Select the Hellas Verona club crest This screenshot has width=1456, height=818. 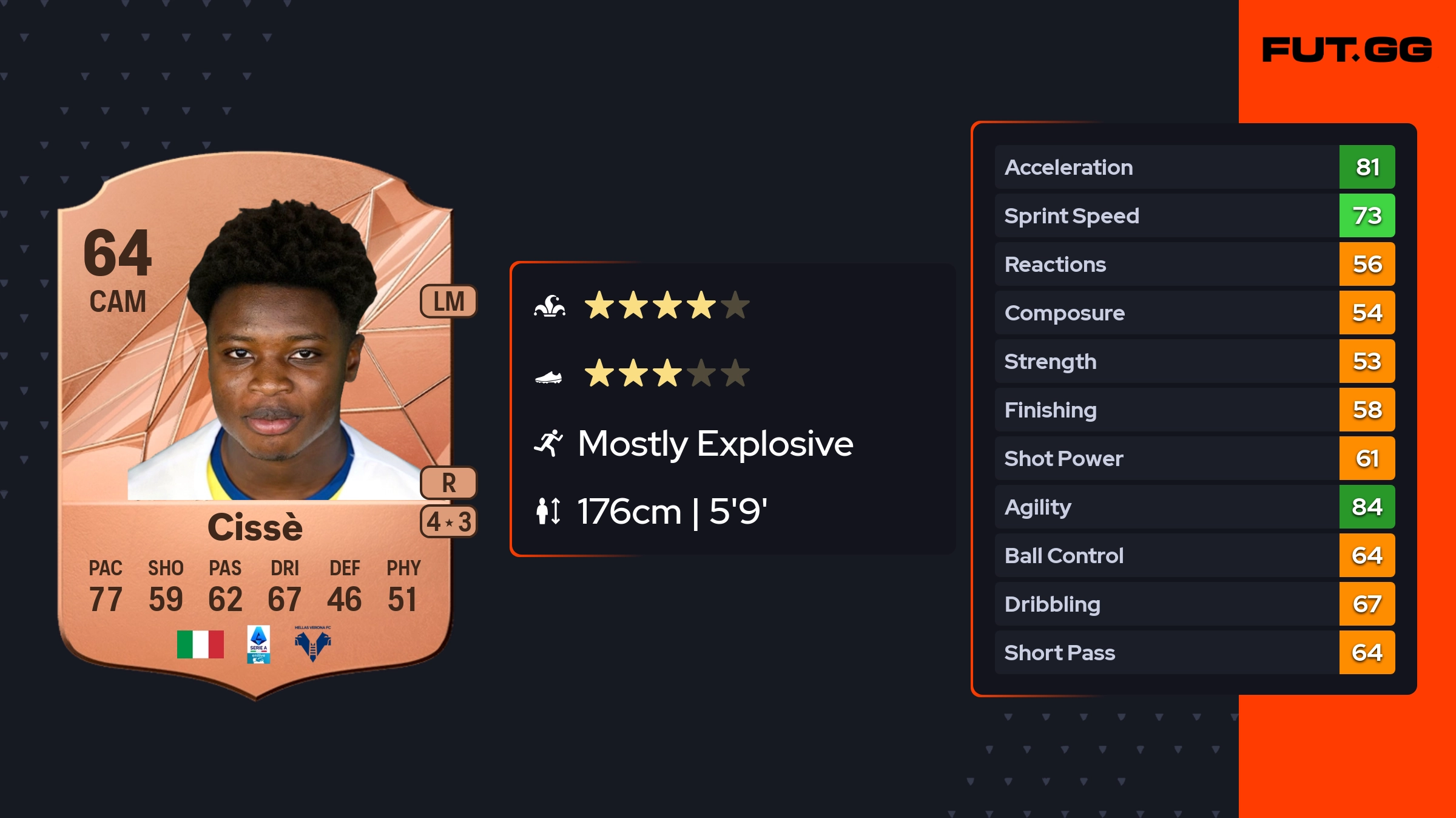(312, 644)
